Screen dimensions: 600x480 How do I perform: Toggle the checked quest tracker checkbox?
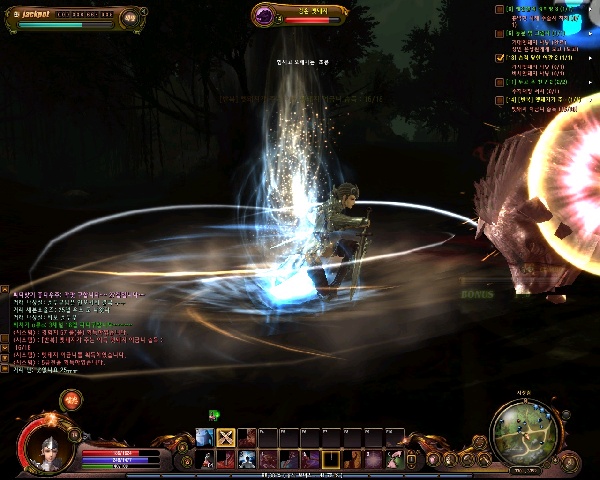pyautogui.click(x=499, y=58)
